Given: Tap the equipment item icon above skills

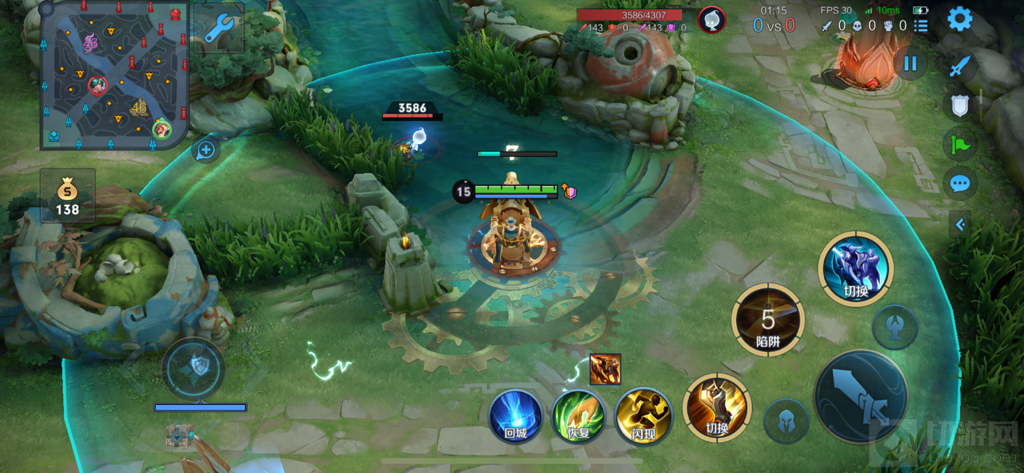Looking at the screenshot, I should coord(605,367).
